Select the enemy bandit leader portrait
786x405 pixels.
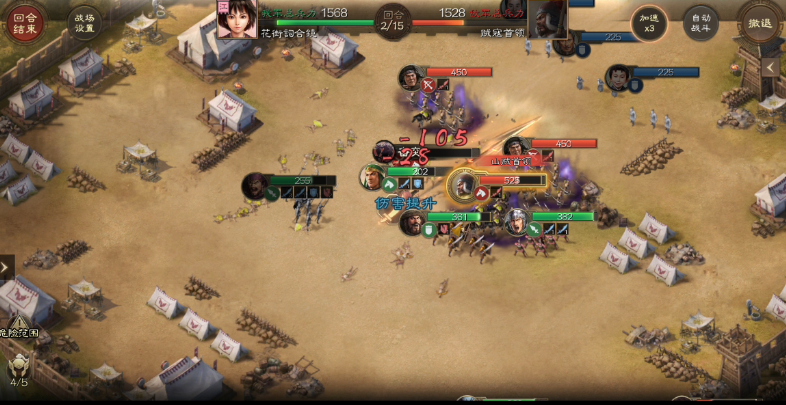click(547, 18)
